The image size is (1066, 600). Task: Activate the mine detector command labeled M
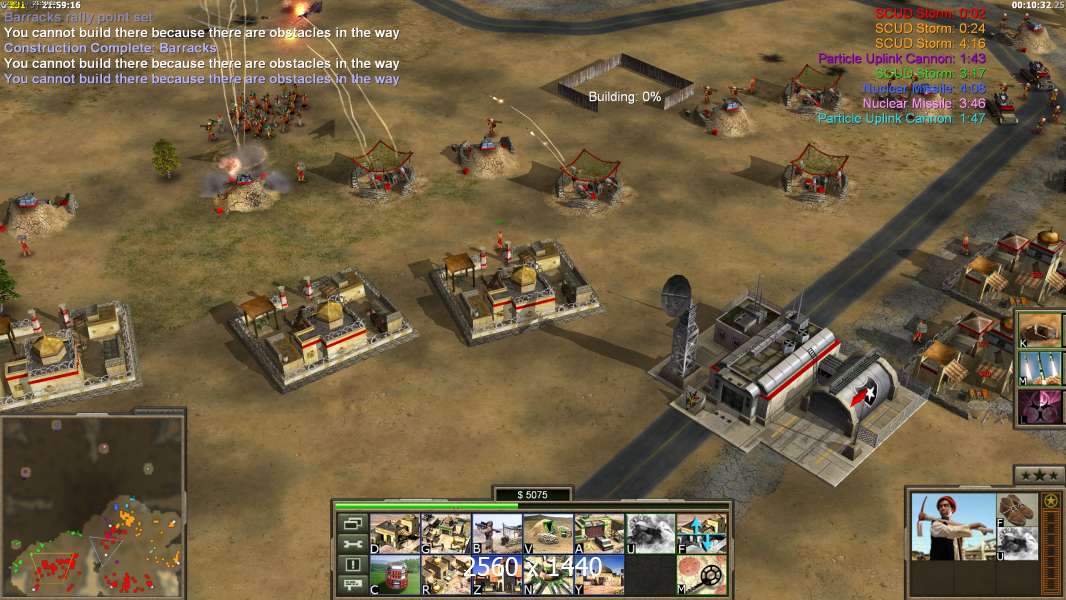pos(701,574)
